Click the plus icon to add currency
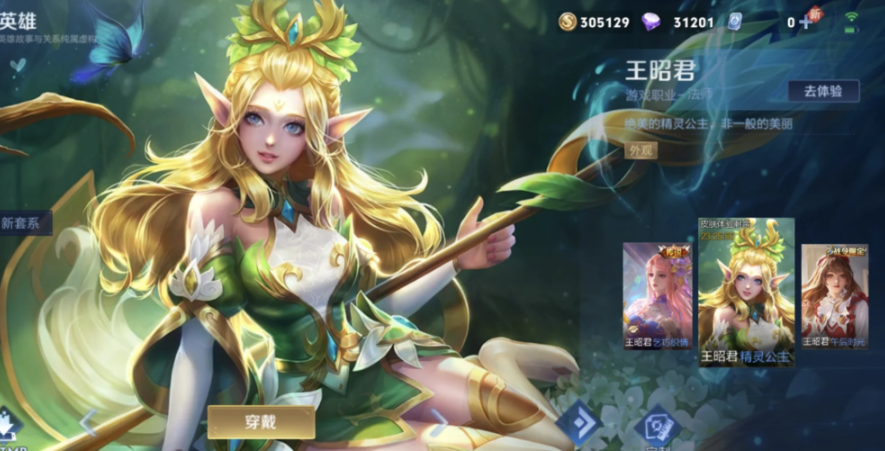Image resolution: width=885 pixels, height=451 pixels. [806, 22]
